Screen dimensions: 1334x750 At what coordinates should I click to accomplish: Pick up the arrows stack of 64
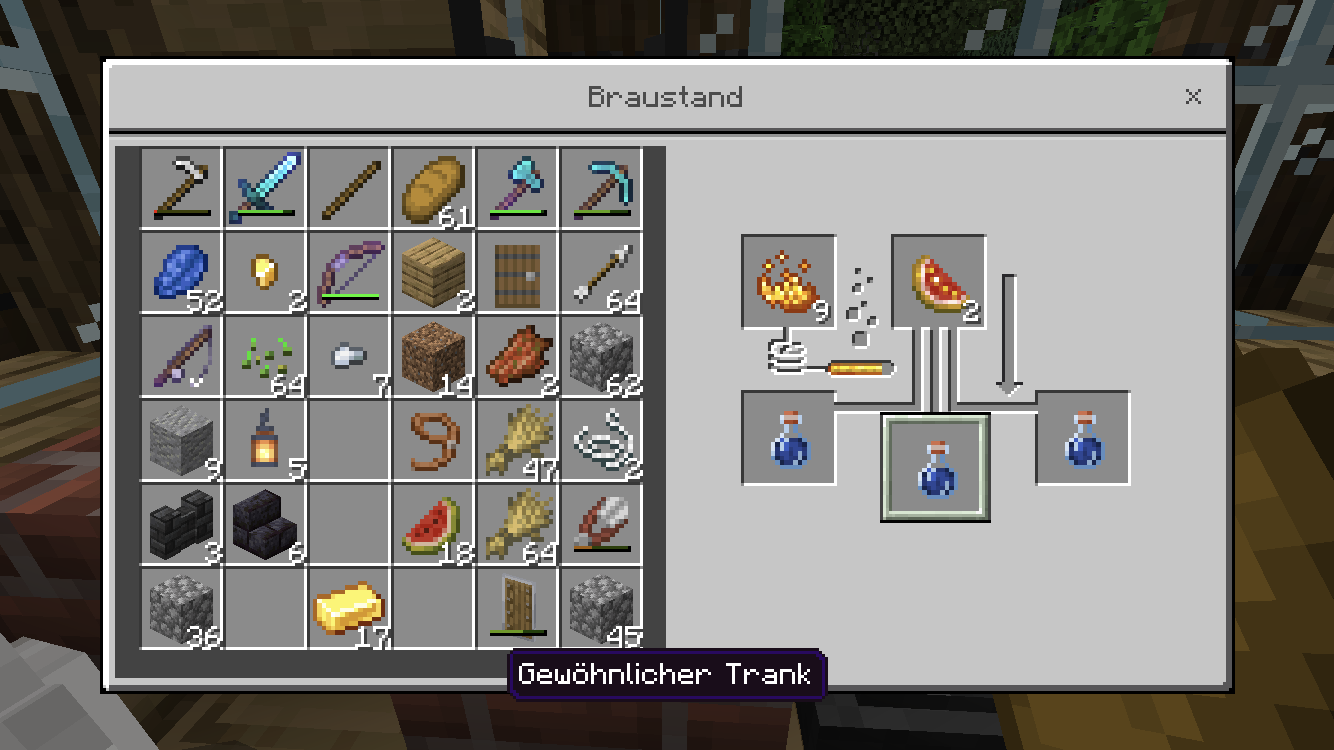(x=601, y=271)
